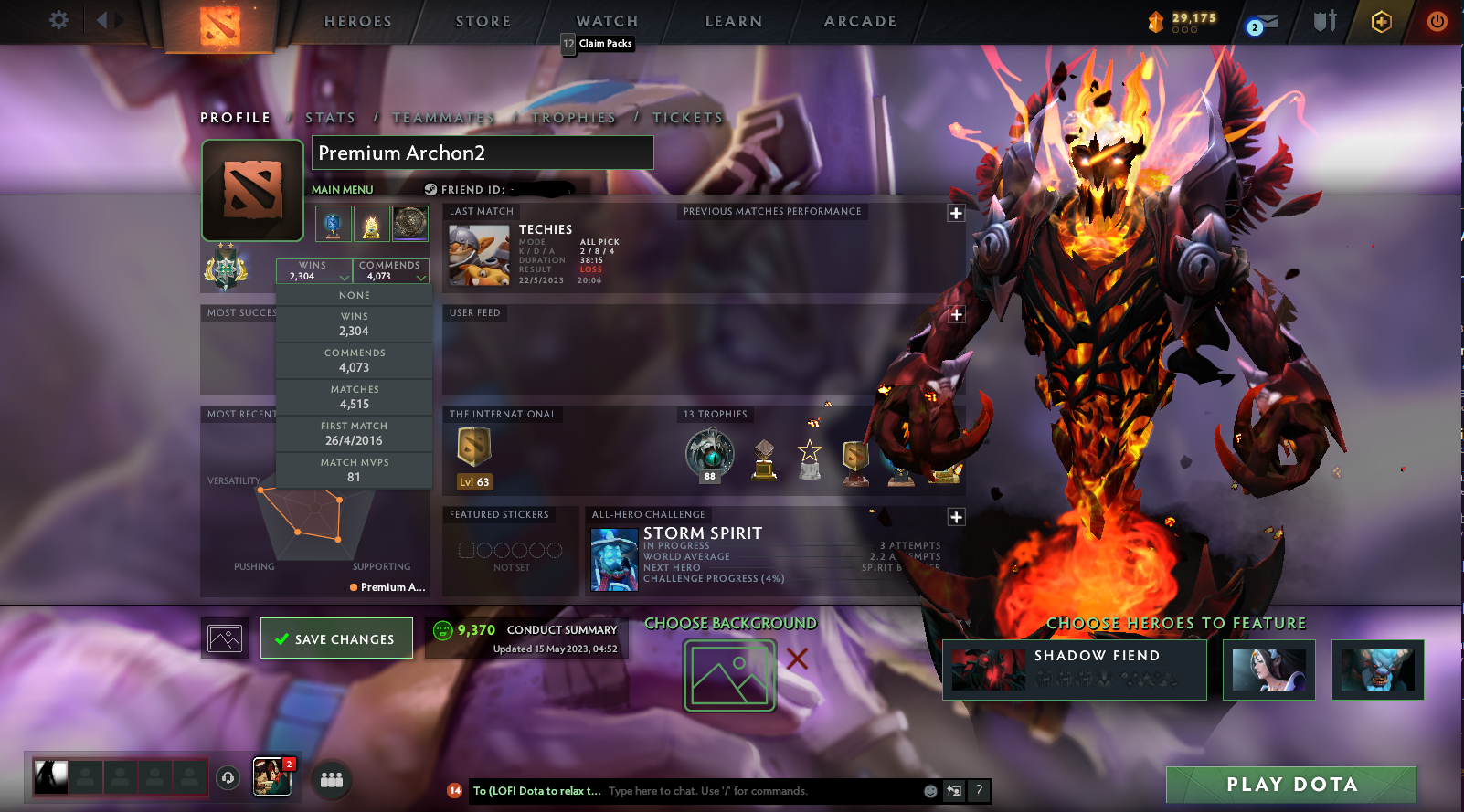The width and height of the screenshot is (1464, 812).
Task: Click PLAY DOTA
Action: pyautogui.click(x=1291, y=784)
